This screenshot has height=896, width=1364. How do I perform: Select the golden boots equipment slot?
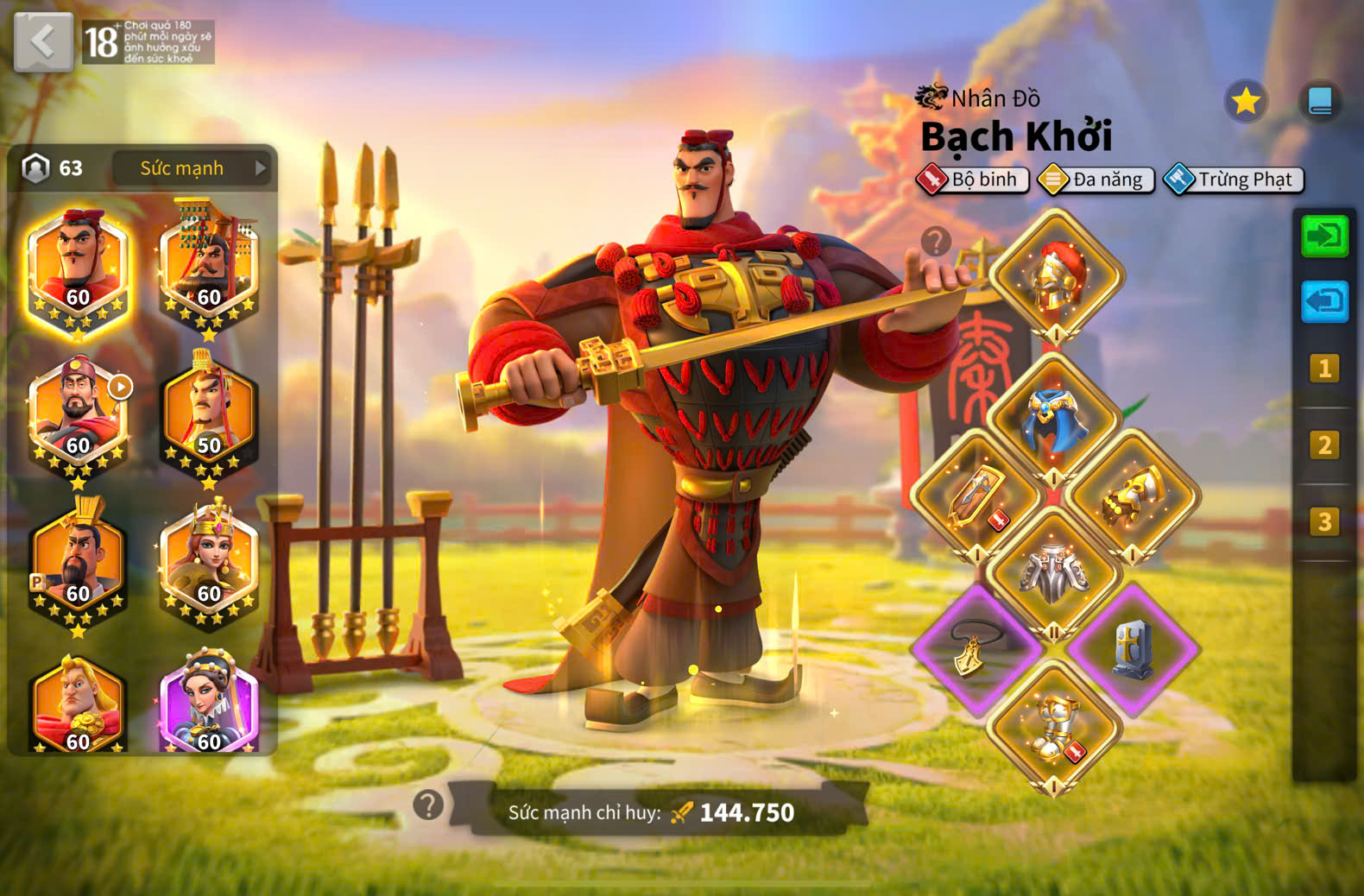pos(1054,727)
